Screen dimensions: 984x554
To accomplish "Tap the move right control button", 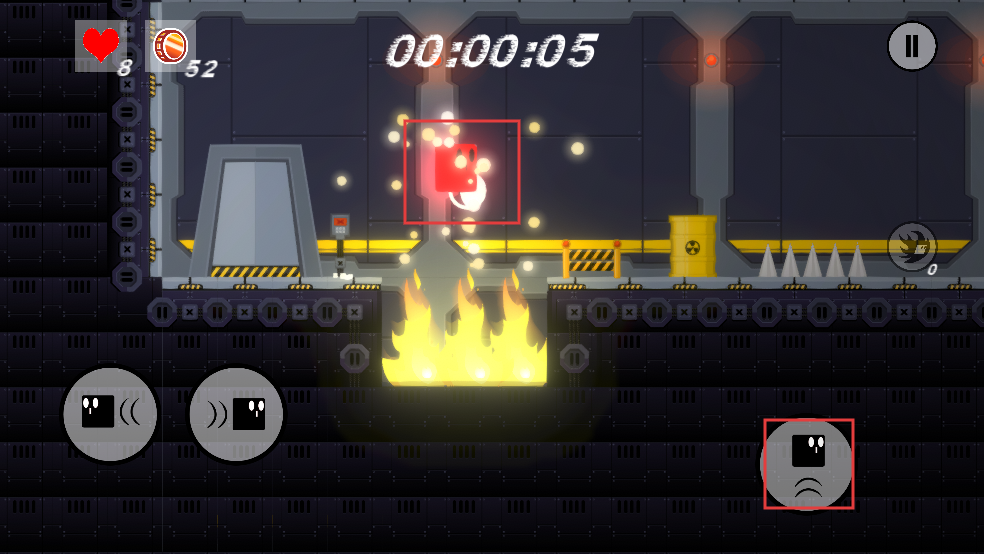I will (236, 414).
